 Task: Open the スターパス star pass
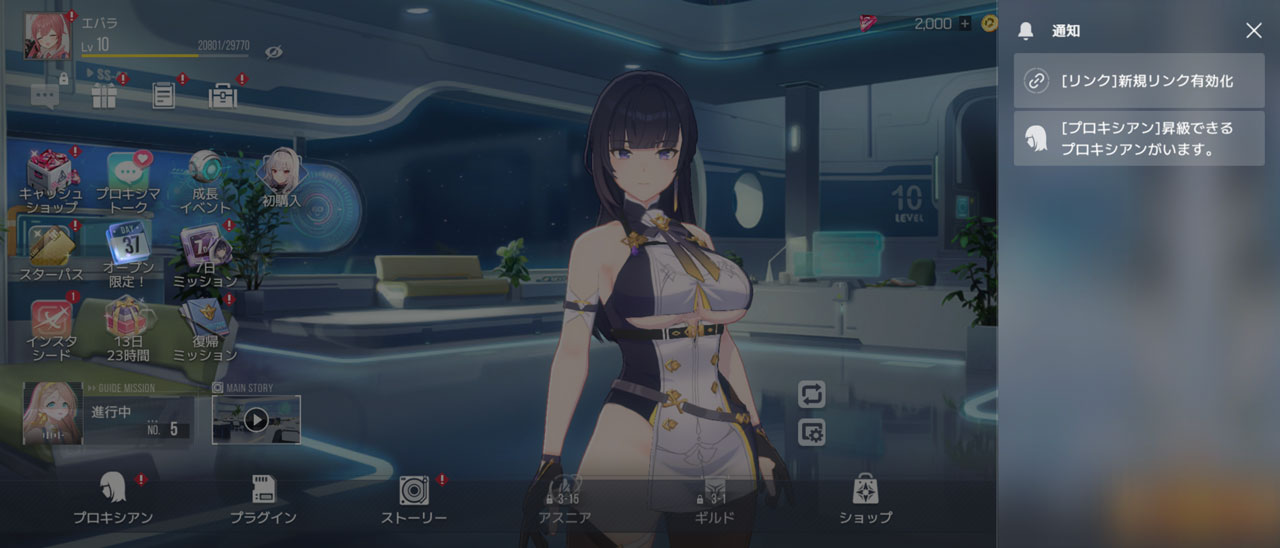pos(51,253)
